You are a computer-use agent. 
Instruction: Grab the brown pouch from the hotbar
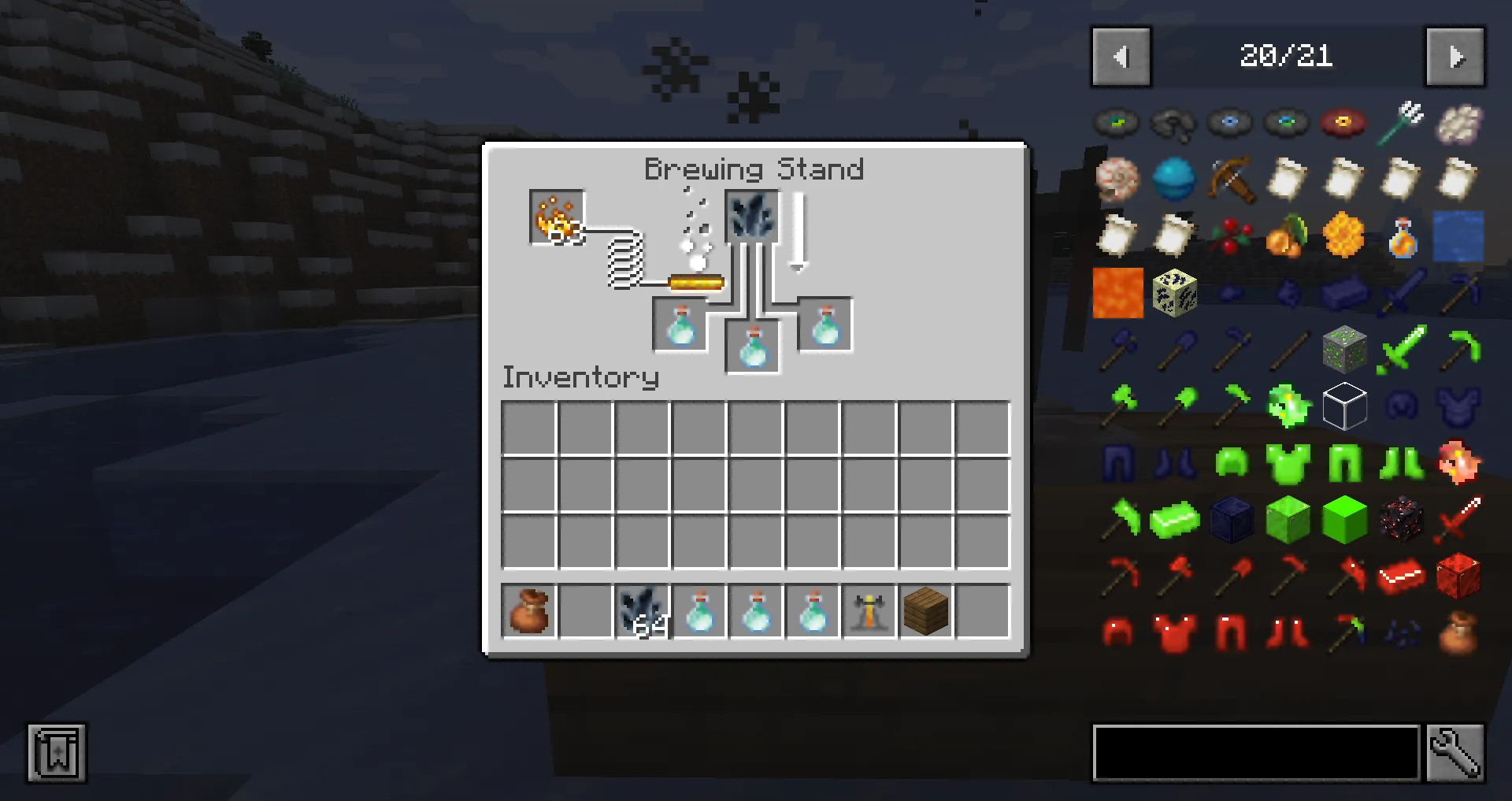tap(528, 610)
